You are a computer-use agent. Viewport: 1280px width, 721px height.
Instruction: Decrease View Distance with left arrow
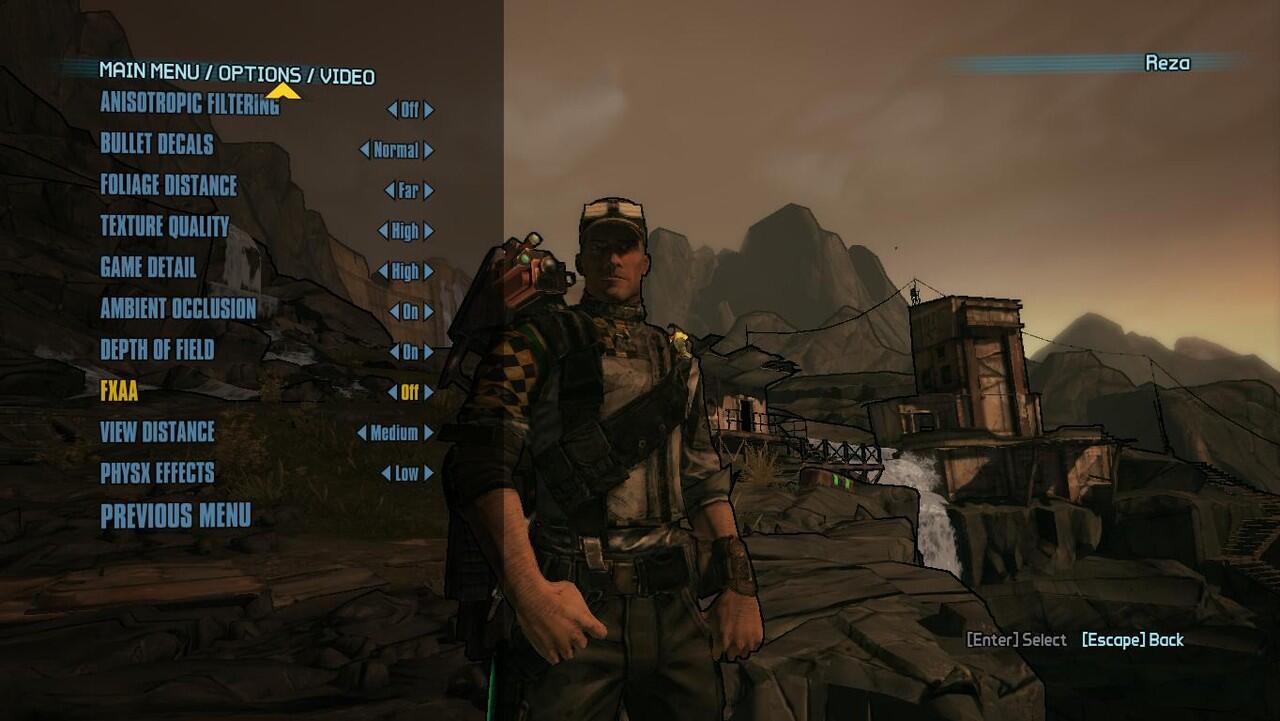point(361,433)
